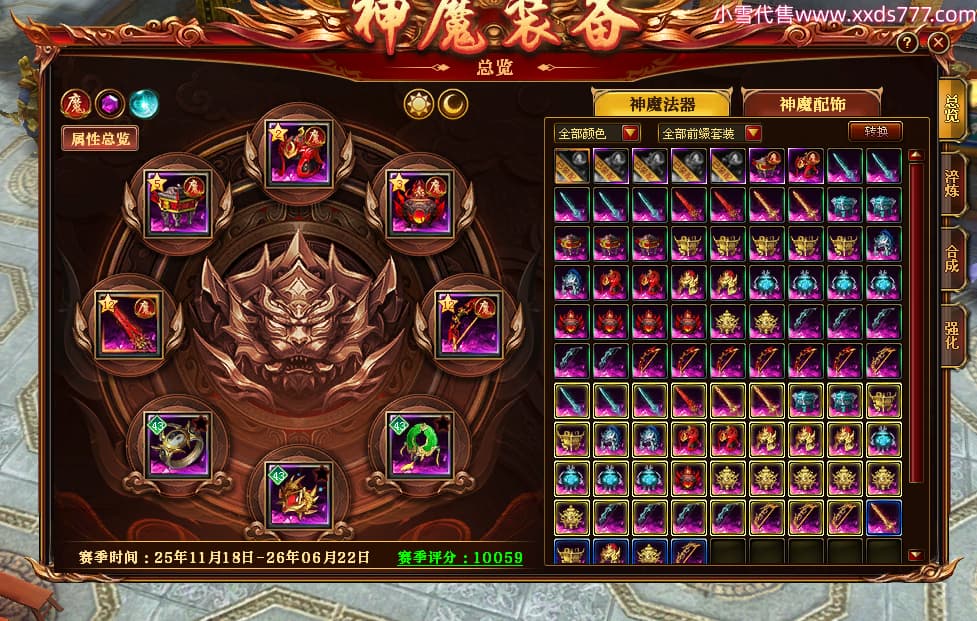Open the 全部颜色 color filter dropdown

click(x=598, y=133)
